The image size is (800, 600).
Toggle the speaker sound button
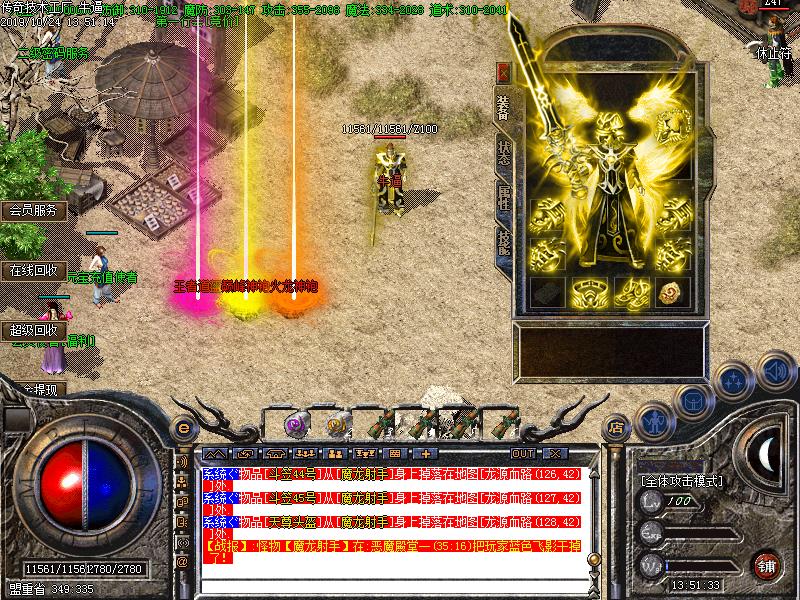tap(774, 373)
